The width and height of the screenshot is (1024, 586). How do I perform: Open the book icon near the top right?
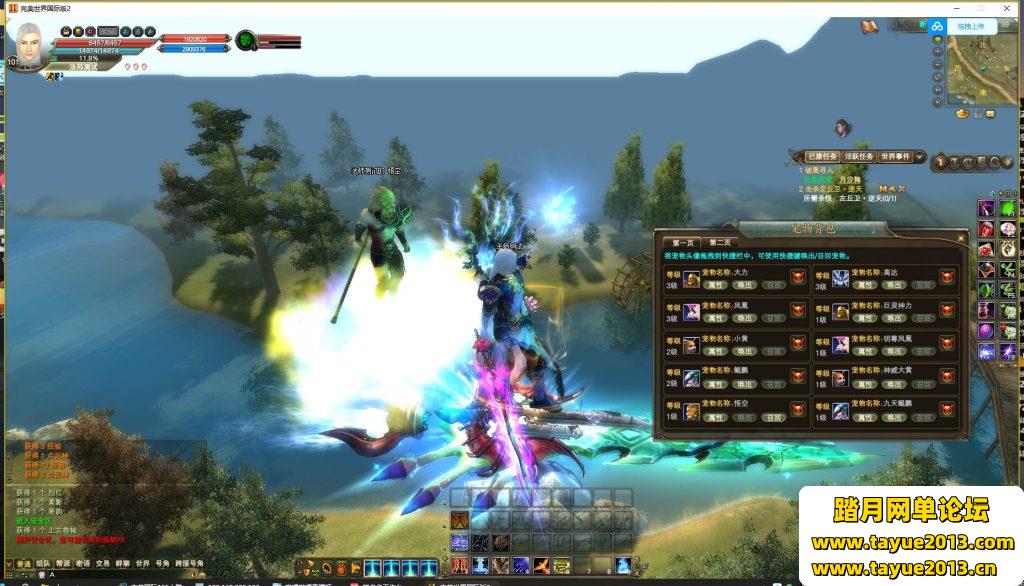click(869, 26)
